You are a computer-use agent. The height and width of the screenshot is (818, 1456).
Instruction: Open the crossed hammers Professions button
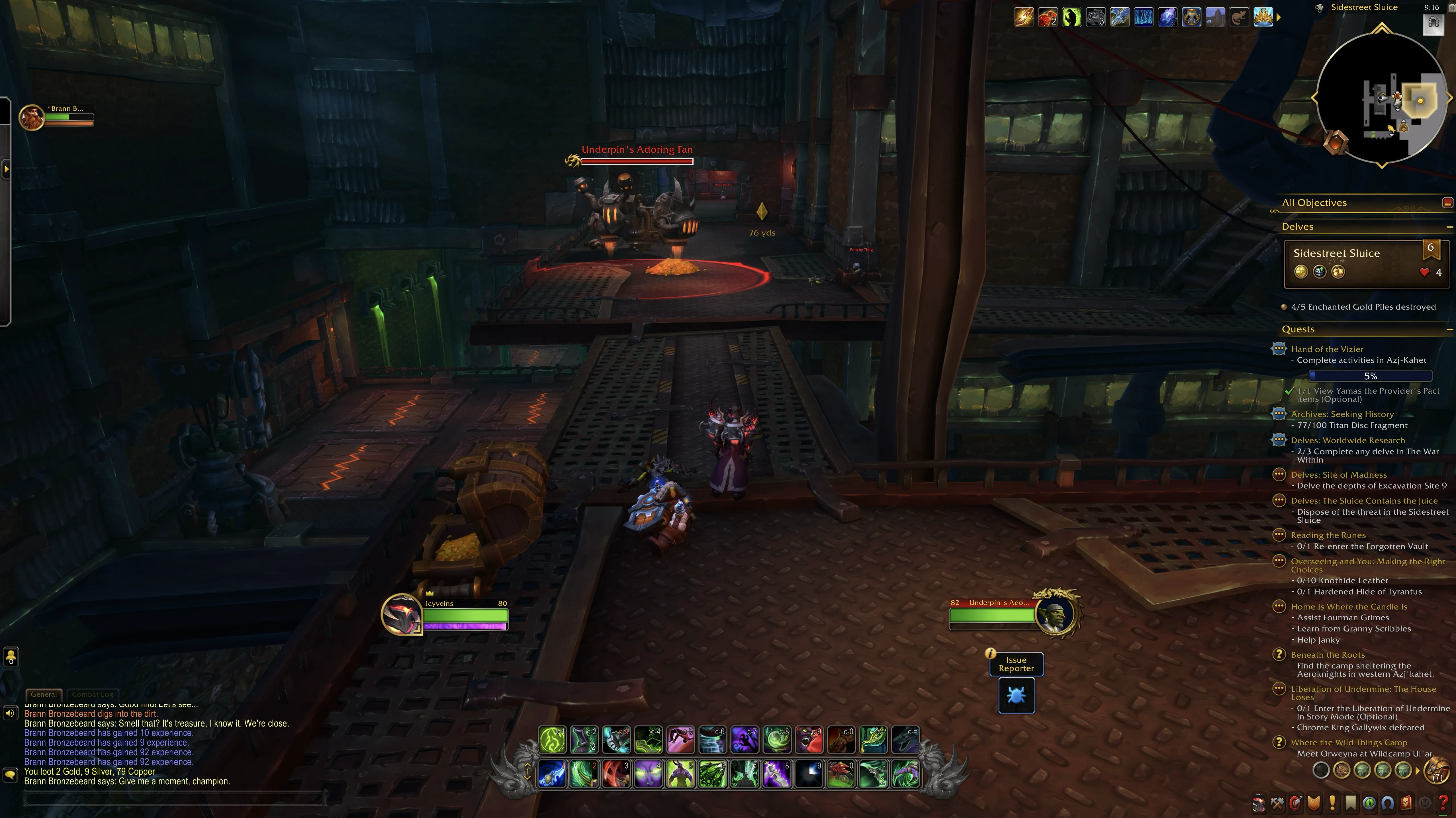(x=1277, y=803)
